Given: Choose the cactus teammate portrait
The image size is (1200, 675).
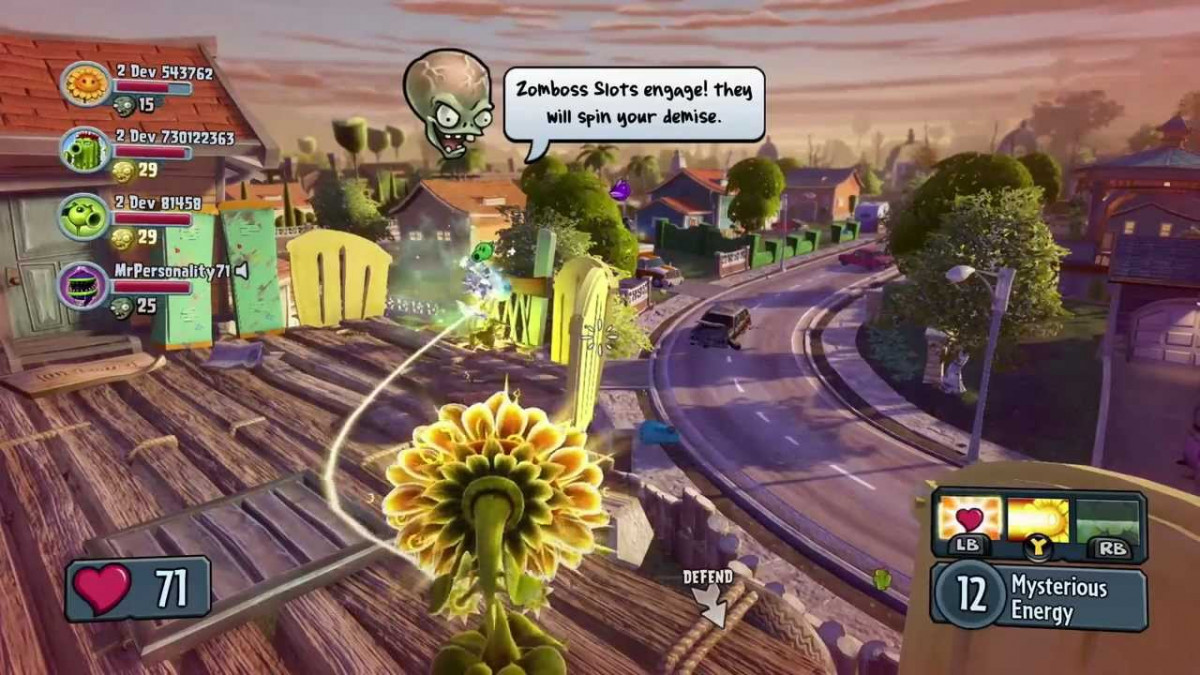Looking at the screenshot, I should pyautogui.click(x=85, y=151).
